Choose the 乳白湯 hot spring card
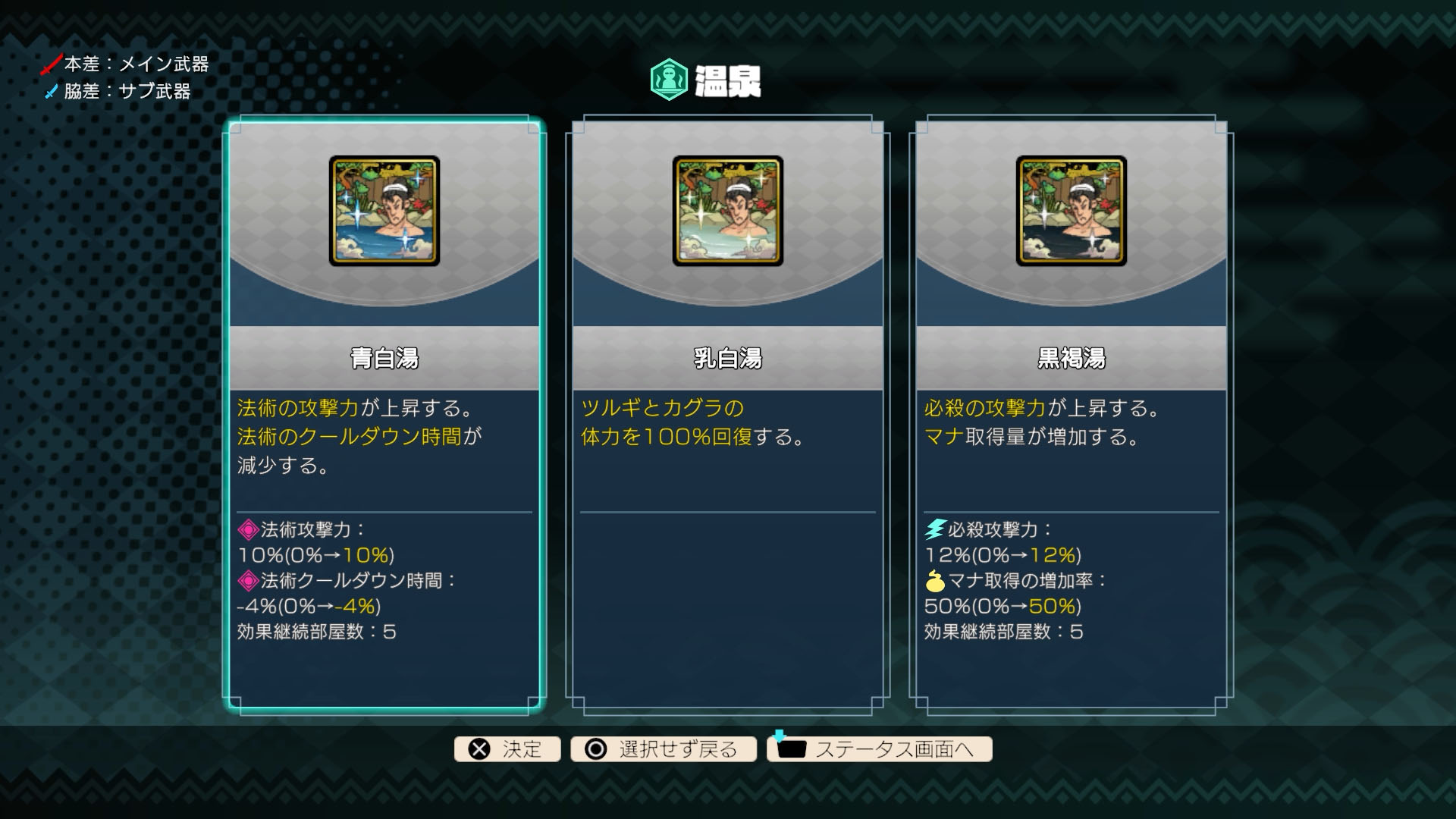This screenshot has width=1456, height=819. click(727, 414)
